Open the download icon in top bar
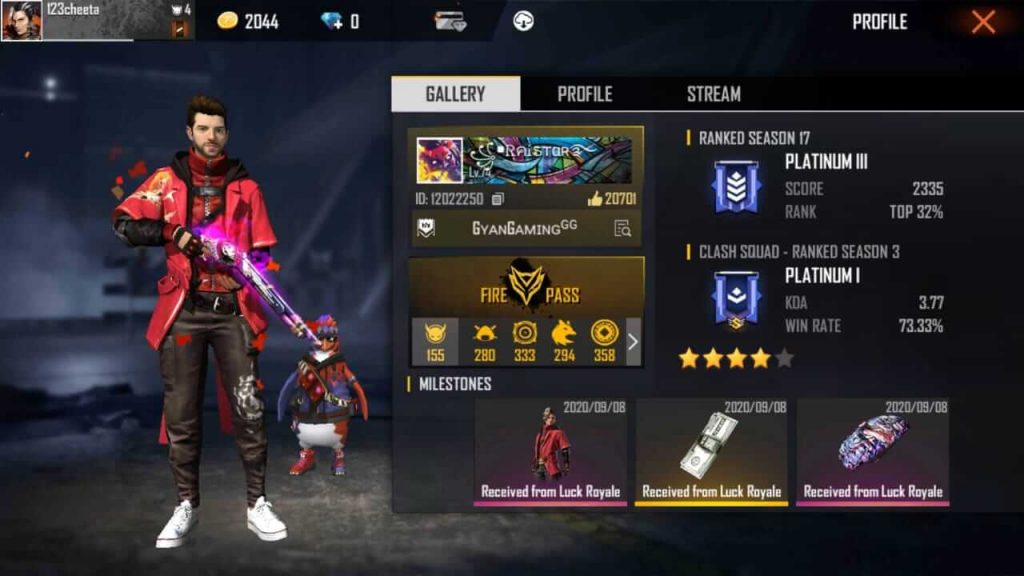This screenshot has height=576, width=1024. click(523, 21)
